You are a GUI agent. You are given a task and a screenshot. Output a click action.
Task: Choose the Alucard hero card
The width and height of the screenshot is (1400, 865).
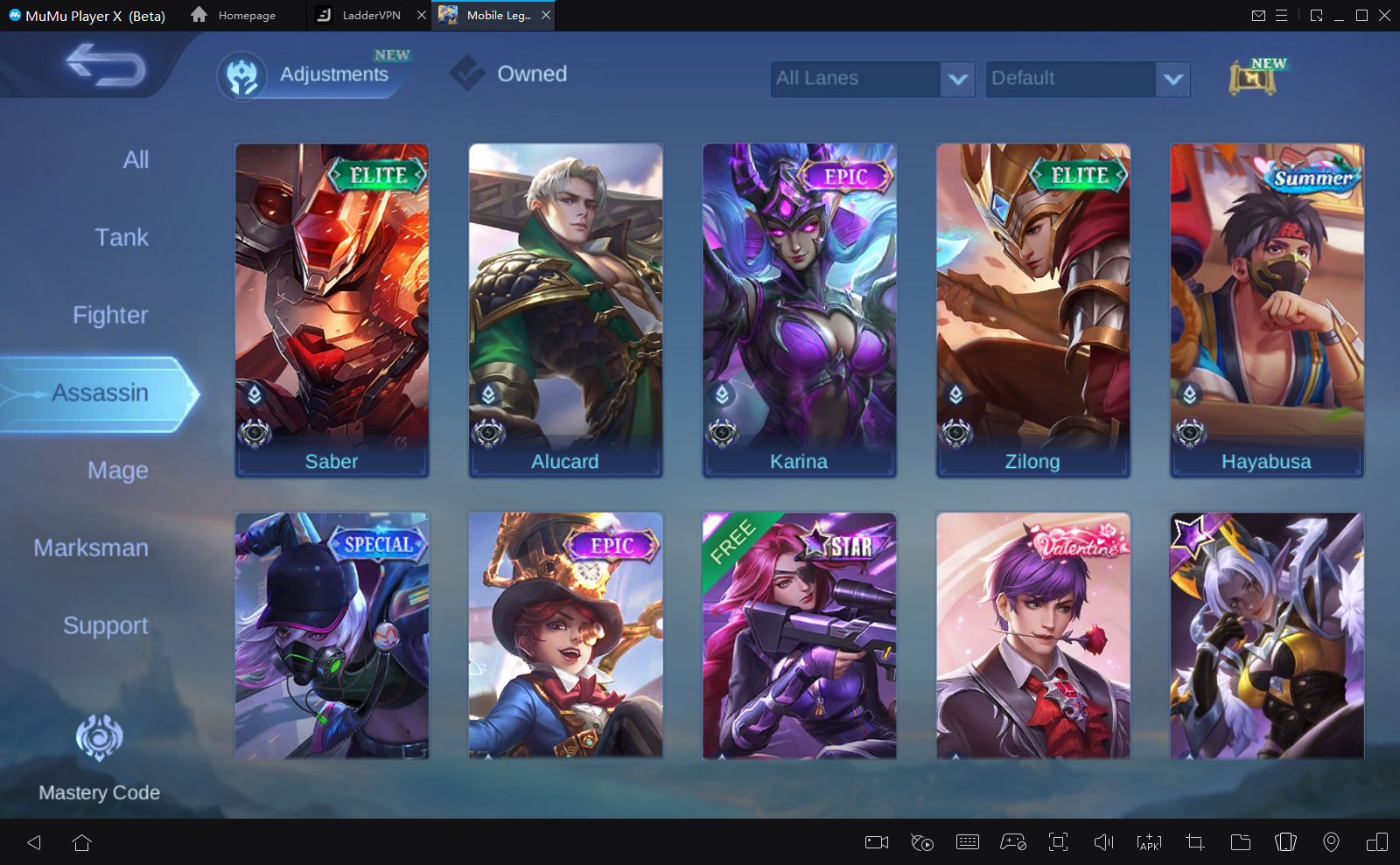click(x=565, y=310)
